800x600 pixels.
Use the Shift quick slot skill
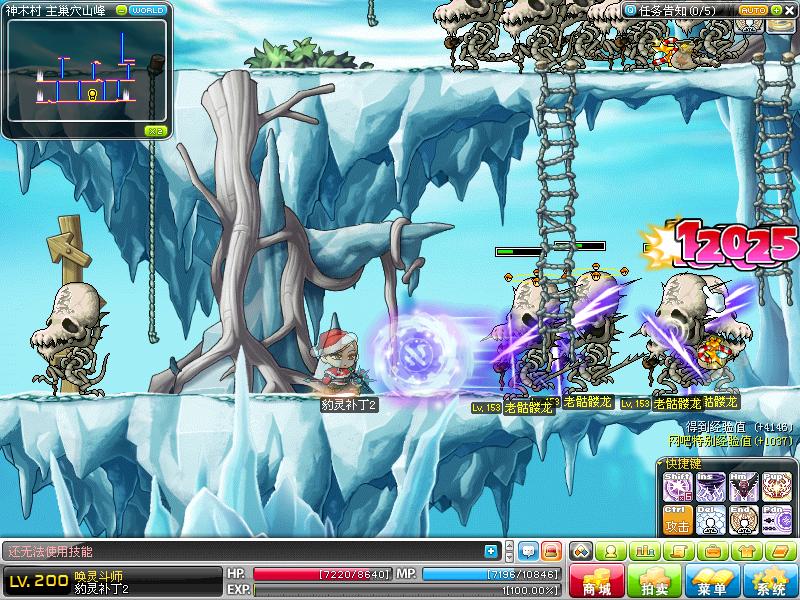point(678,487)
